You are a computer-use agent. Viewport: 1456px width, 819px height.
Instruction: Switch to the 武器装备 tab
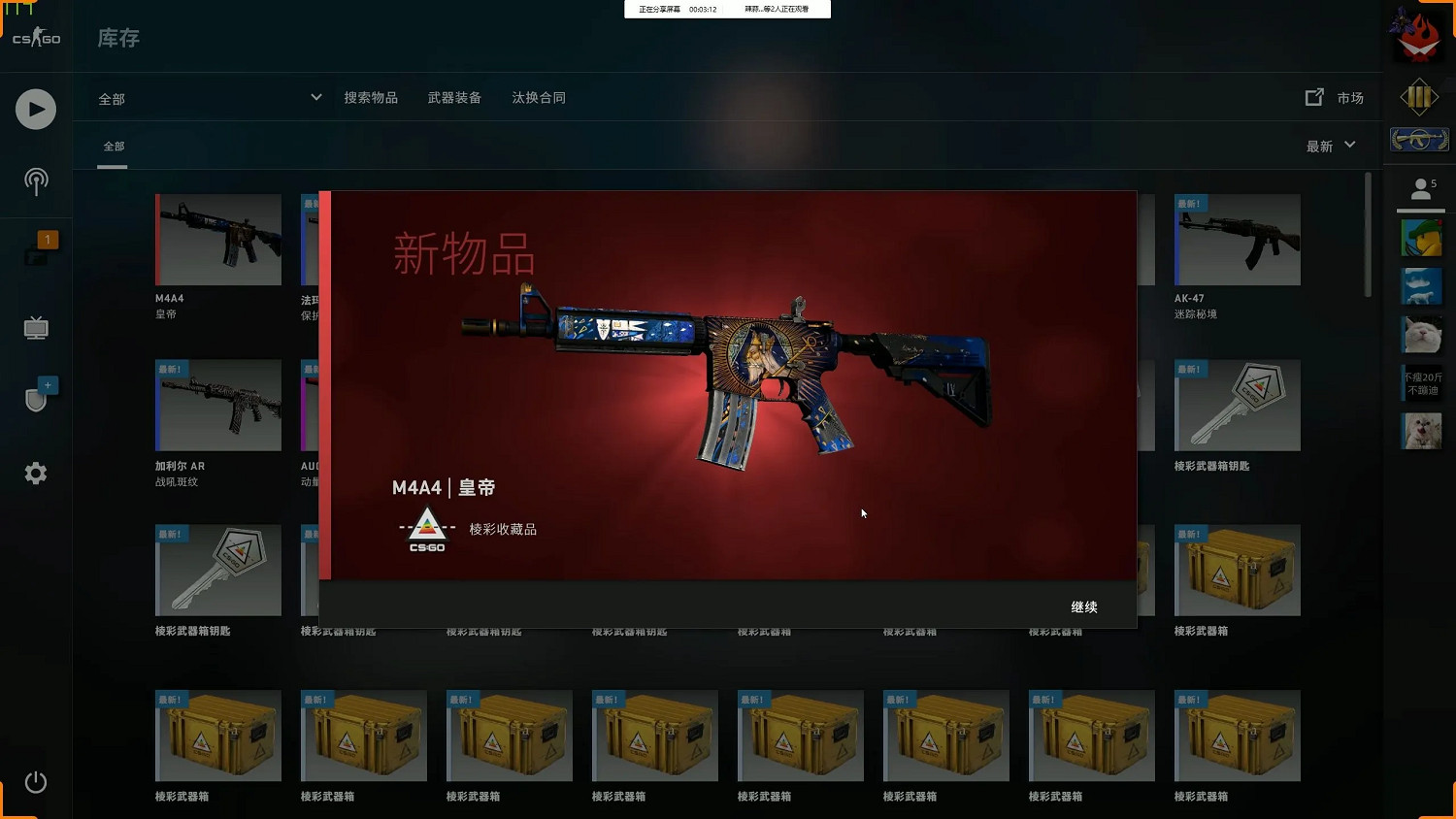456,97
